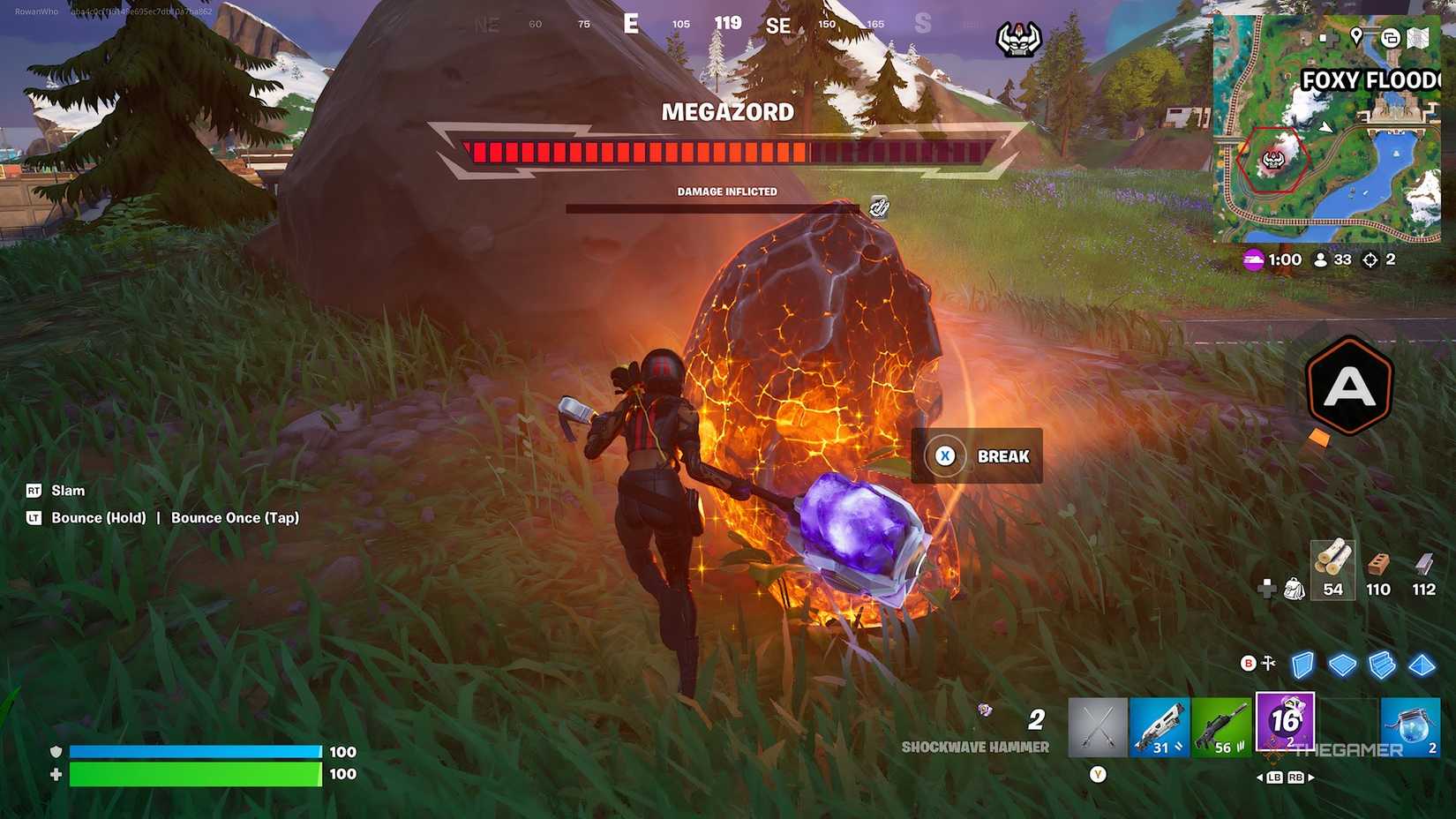Viewport: 1456px width, 819px height.
Task: Select the blue shotgun slot with 31 ammo
Action: coord(1160,728)
